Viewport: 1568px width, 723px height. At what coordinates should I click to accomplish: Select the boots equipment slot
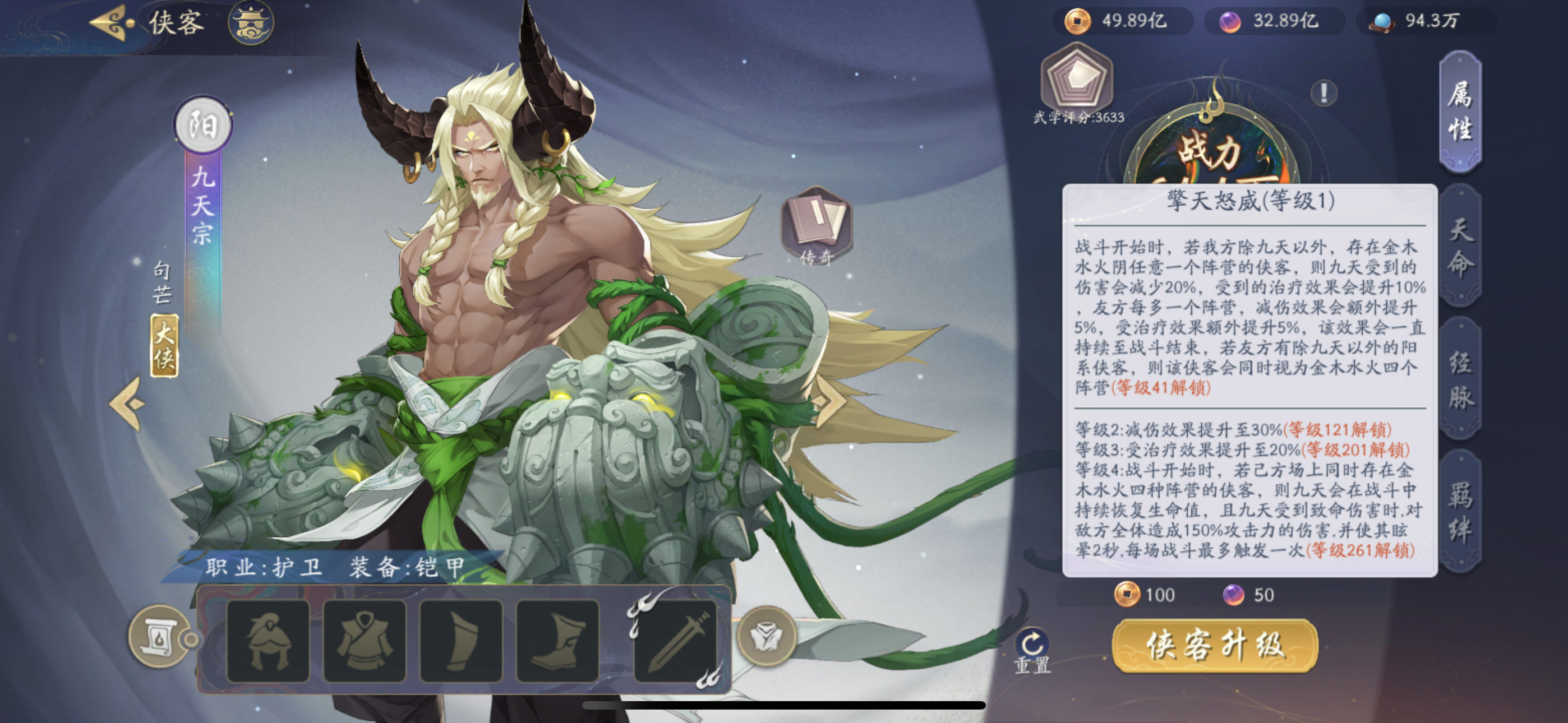tap(557, 641)
